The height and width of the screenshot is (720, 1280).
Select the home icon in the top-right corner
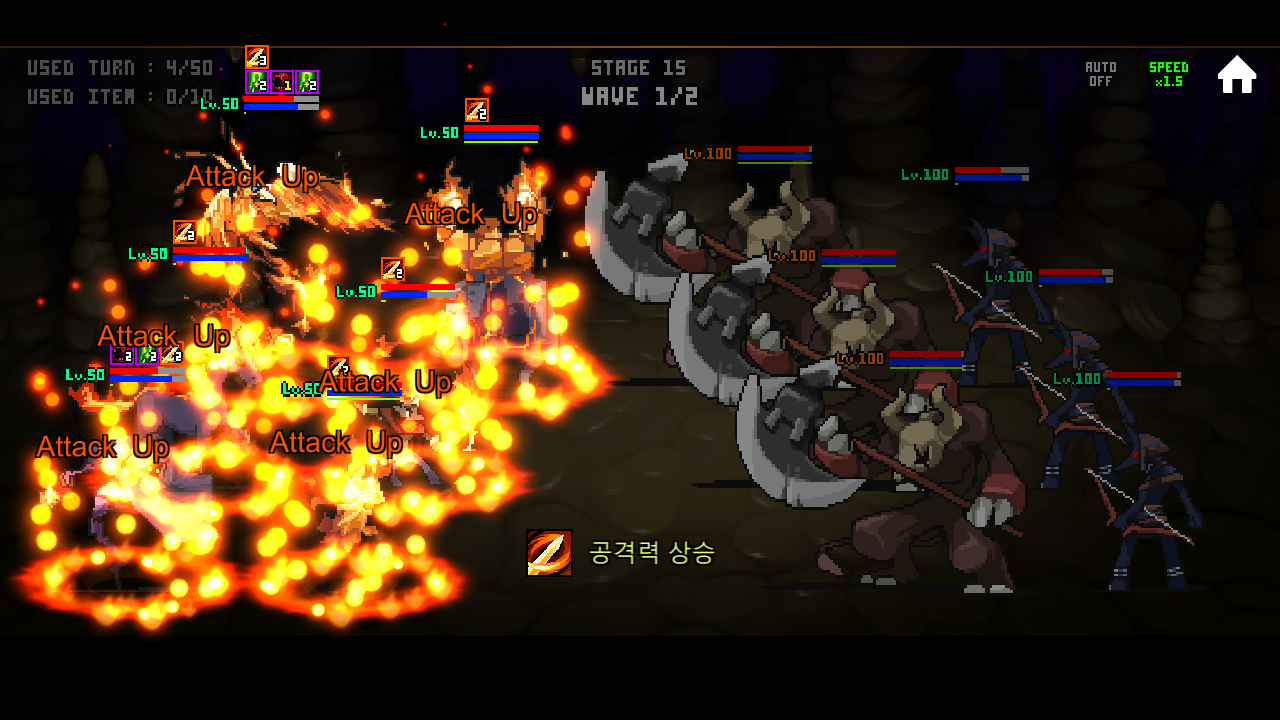click(1237, 73)
